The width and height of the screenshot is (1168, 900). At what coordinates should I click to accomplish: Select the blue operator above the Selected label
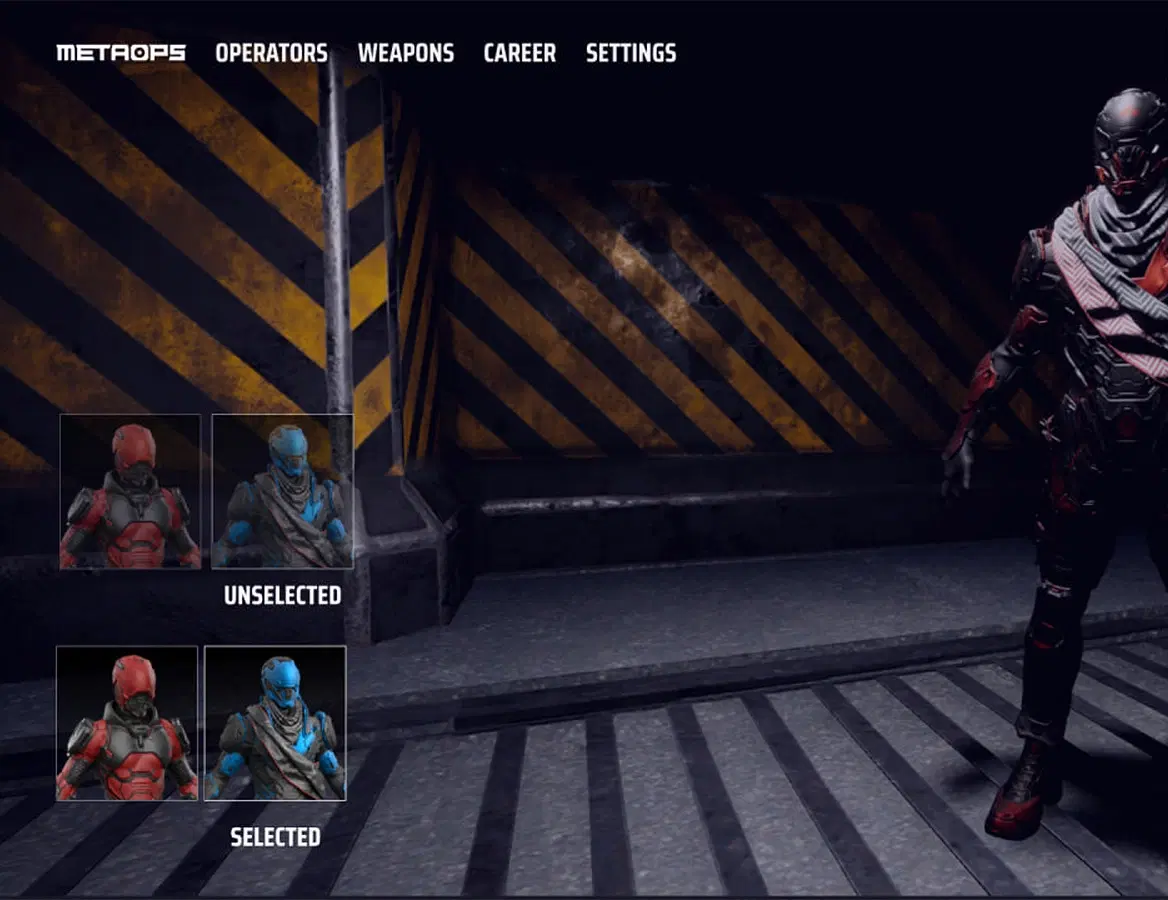pyautogui.click(x=275, y=723)
